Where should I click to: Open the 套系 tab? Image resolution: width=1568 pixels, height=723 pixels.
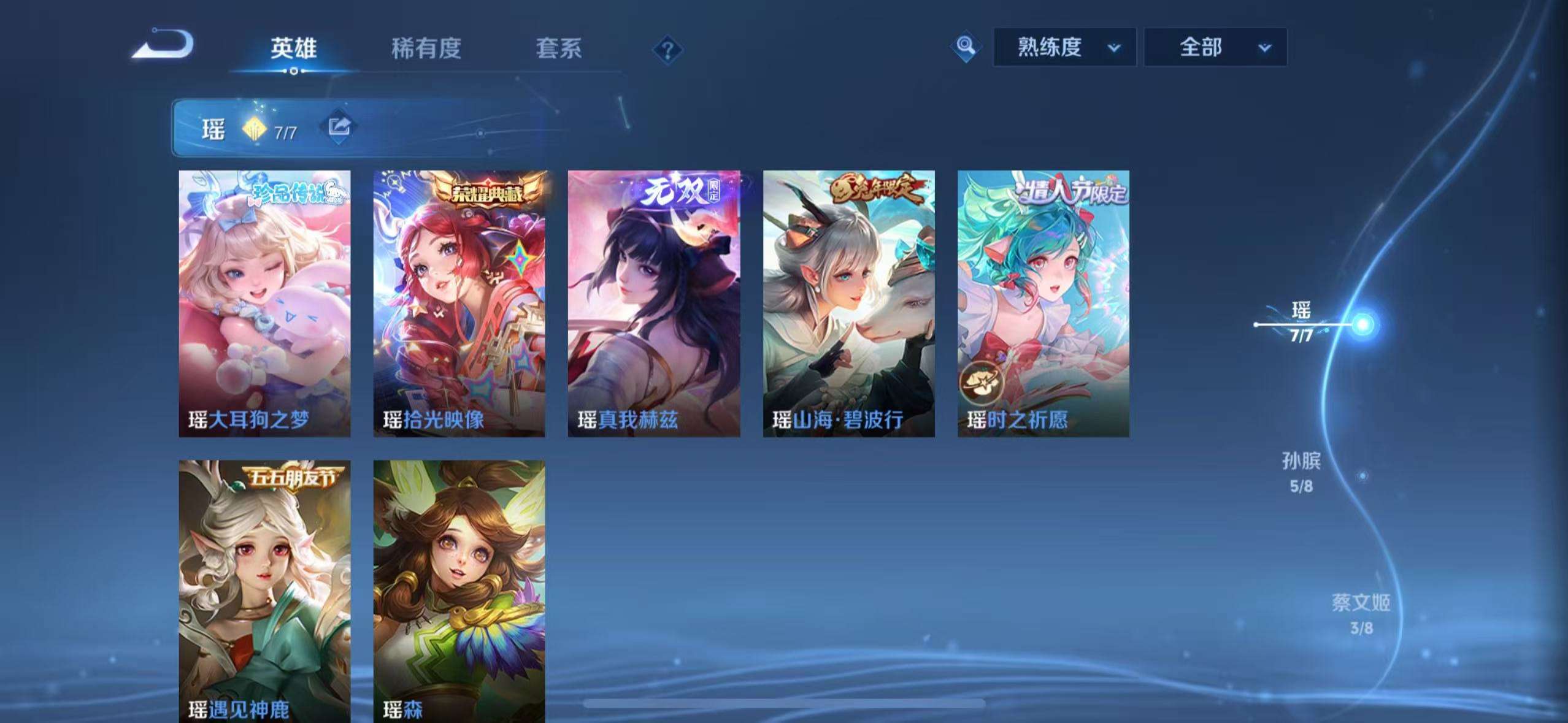click(558, 48)
